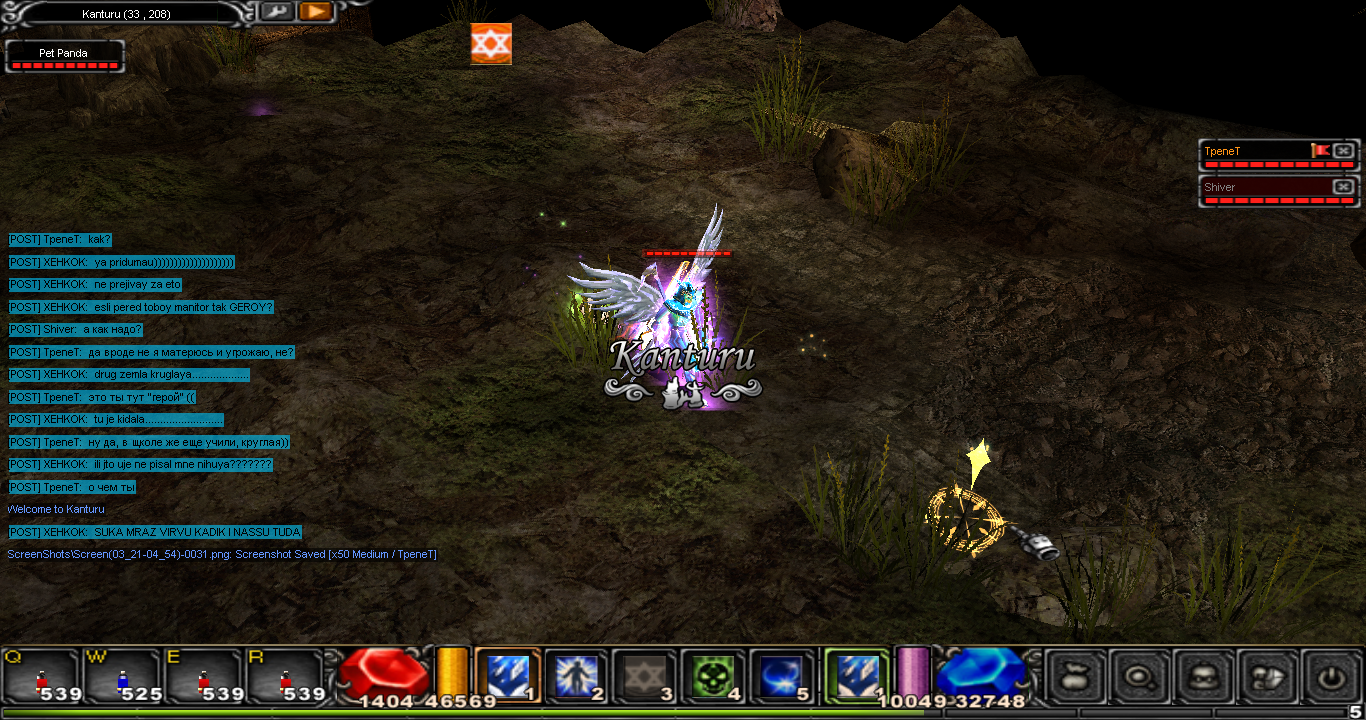Screen dimensions: 1366x720
Task: Open the wrench settings button
Action: tap(276, 11)
